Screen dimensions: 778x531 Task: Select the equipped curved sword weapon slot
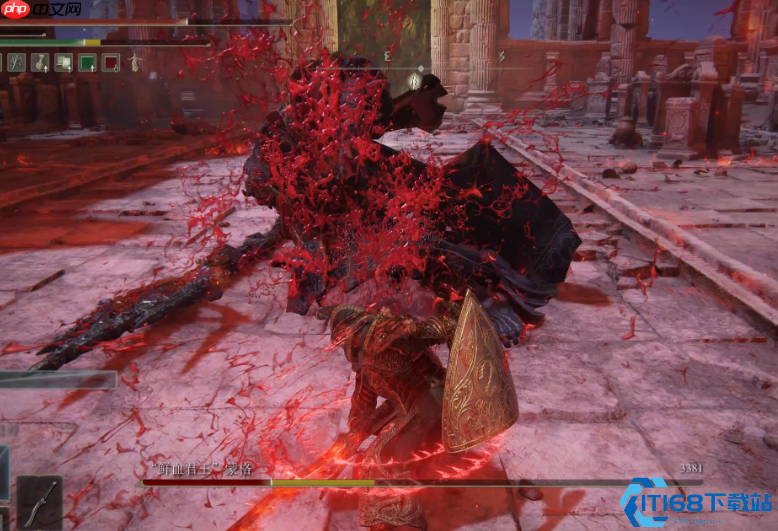39,501
